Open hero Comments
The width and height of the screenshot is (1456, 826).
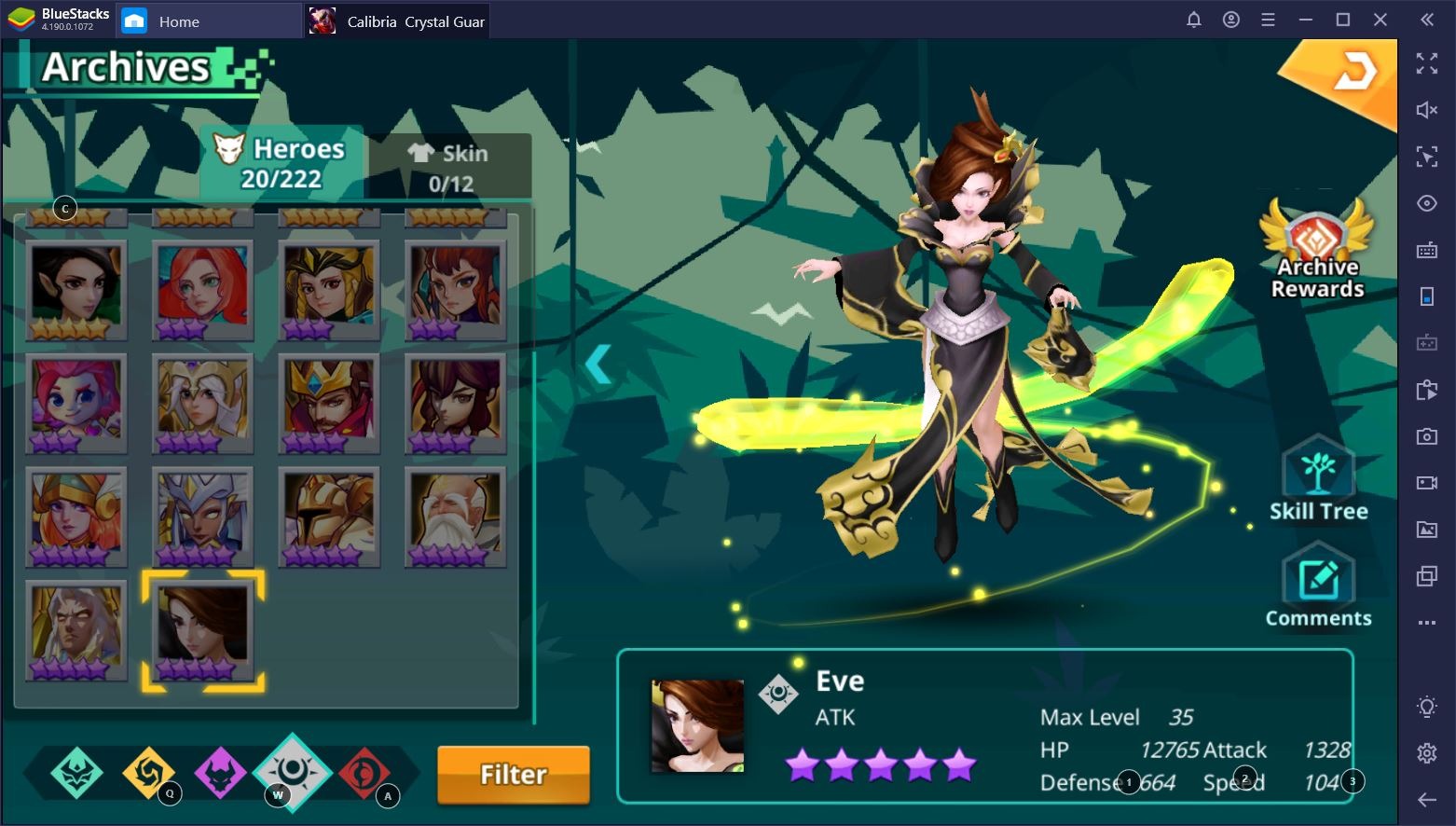pyautogui.click(x=1318, y=587)
